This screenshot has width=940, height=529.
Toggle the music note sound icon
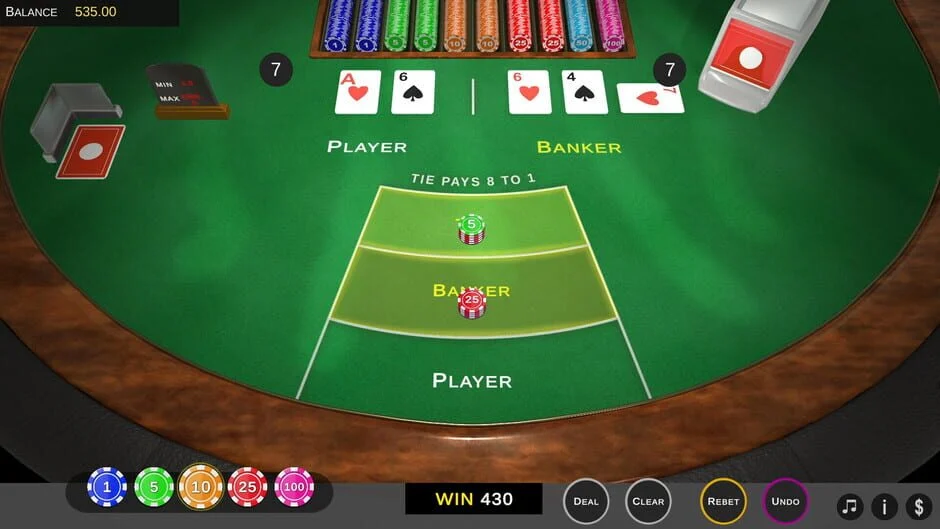[x=850, y=506]
